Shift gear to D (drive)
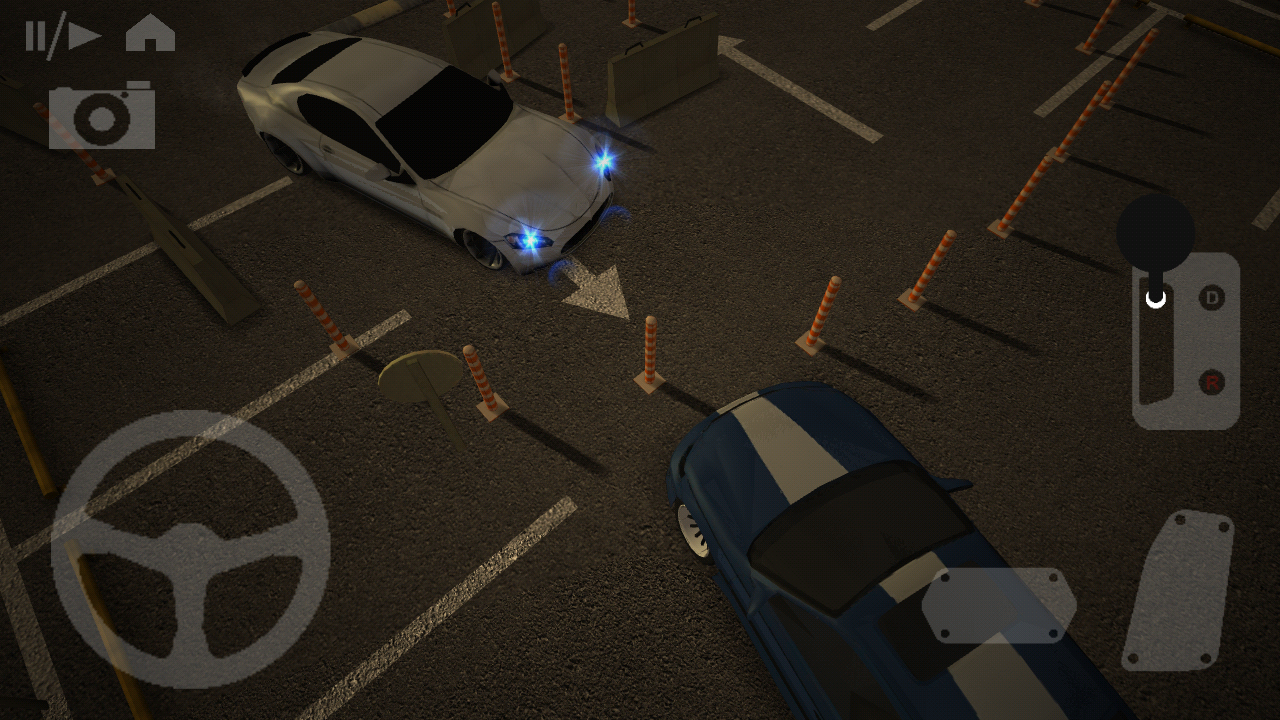Image resolution: width=1280 pixels, height=720 pixels. click(x=1212, y=297)
